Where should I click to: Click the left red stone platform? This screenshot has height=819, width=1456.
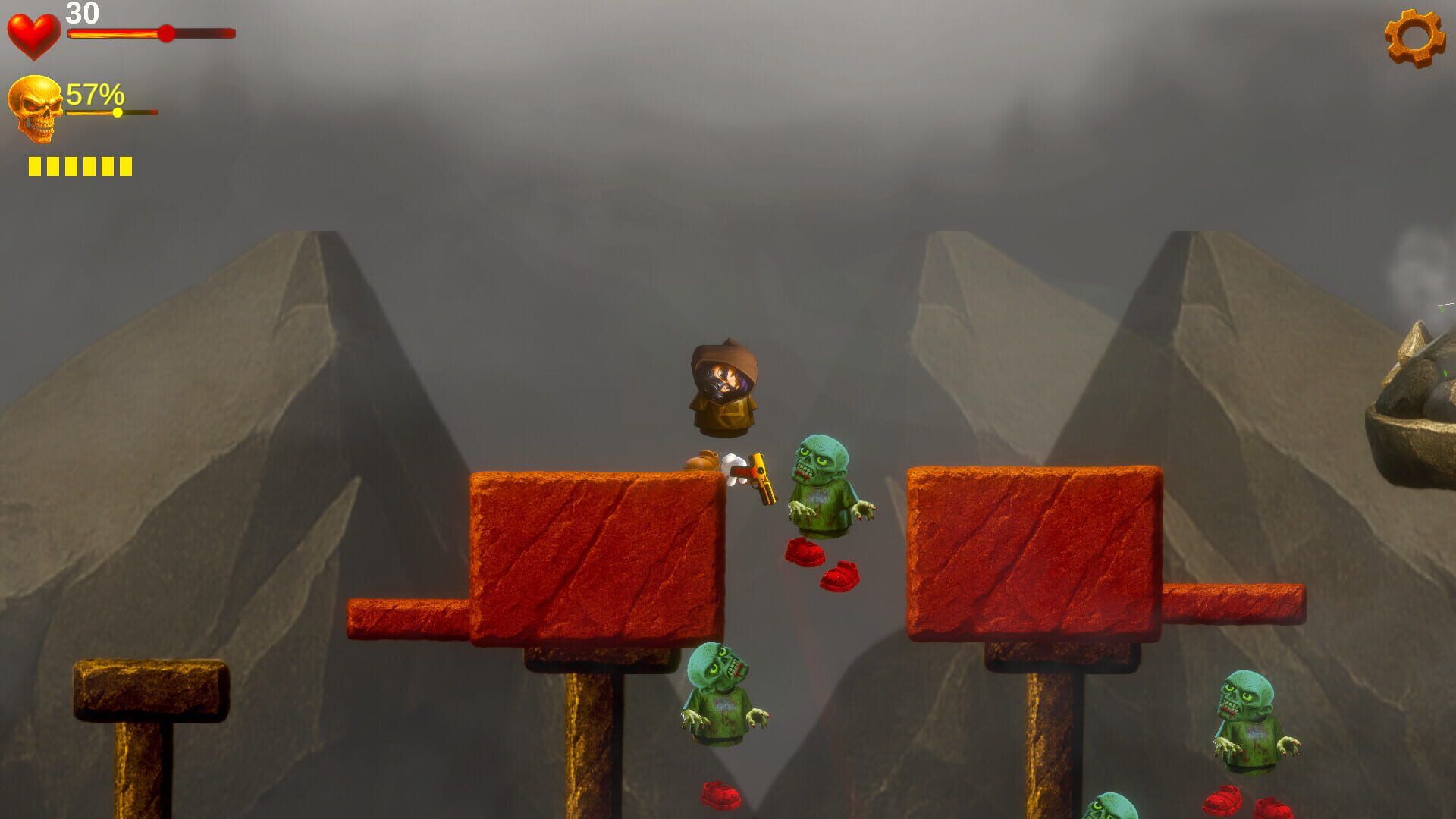599,554
